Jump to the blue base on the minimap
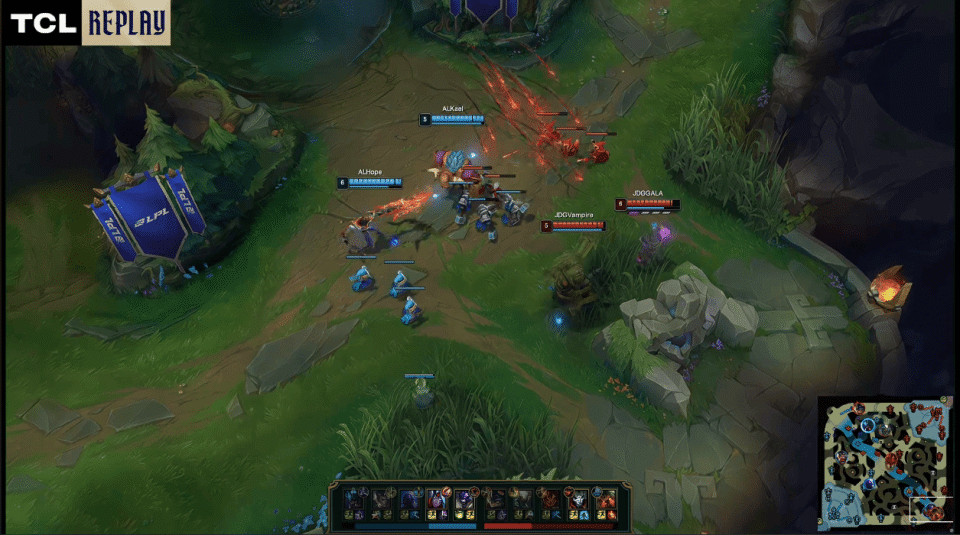This screenshot has height=535, width=960. pos(835,514)
